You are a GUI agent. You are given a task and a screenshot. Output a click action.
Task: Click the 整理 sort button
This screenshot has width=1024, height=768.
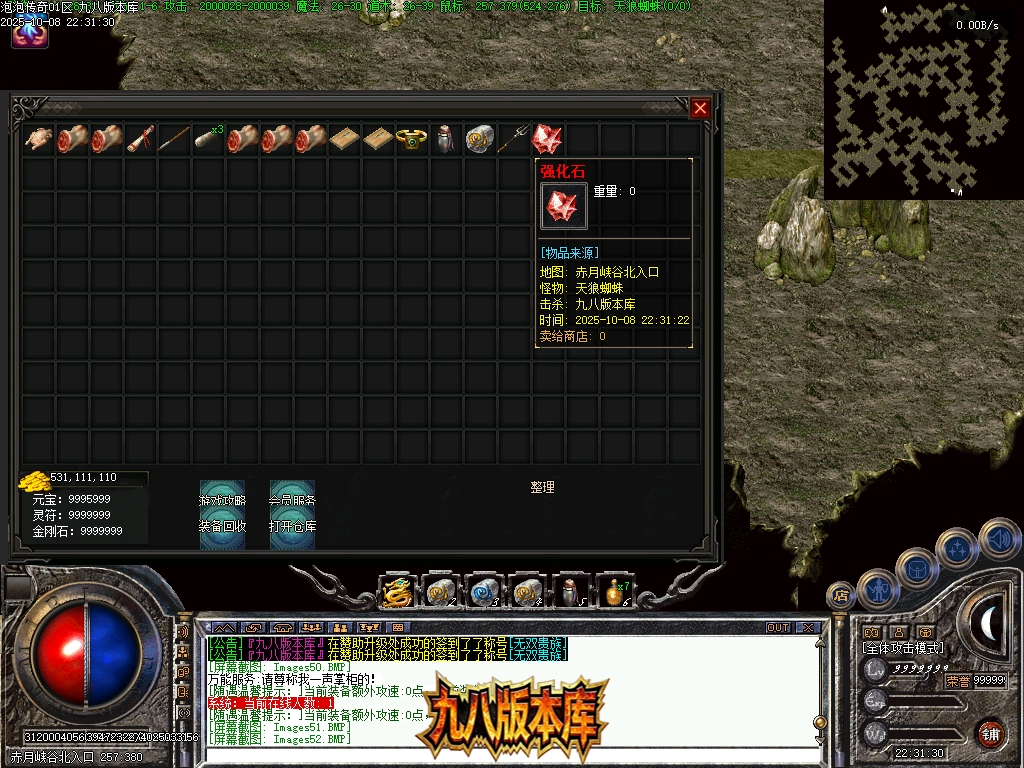[x=542, y=487]
